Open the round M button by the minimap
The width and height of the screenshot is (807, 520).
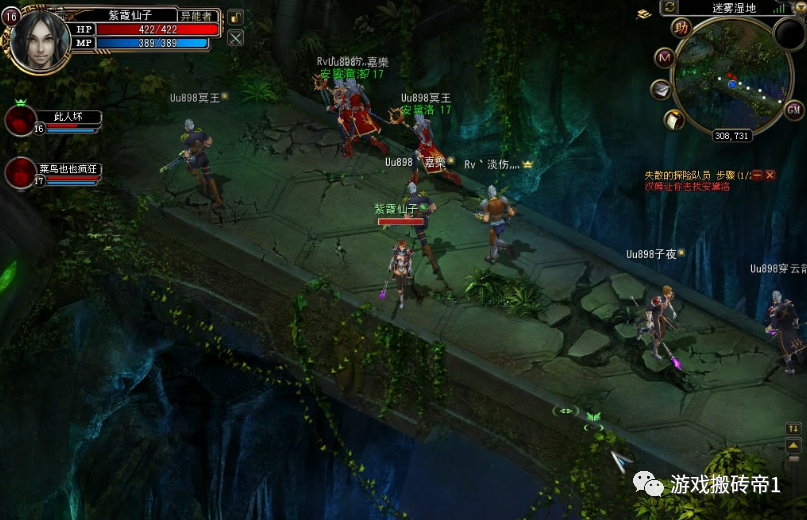point(664,58)
